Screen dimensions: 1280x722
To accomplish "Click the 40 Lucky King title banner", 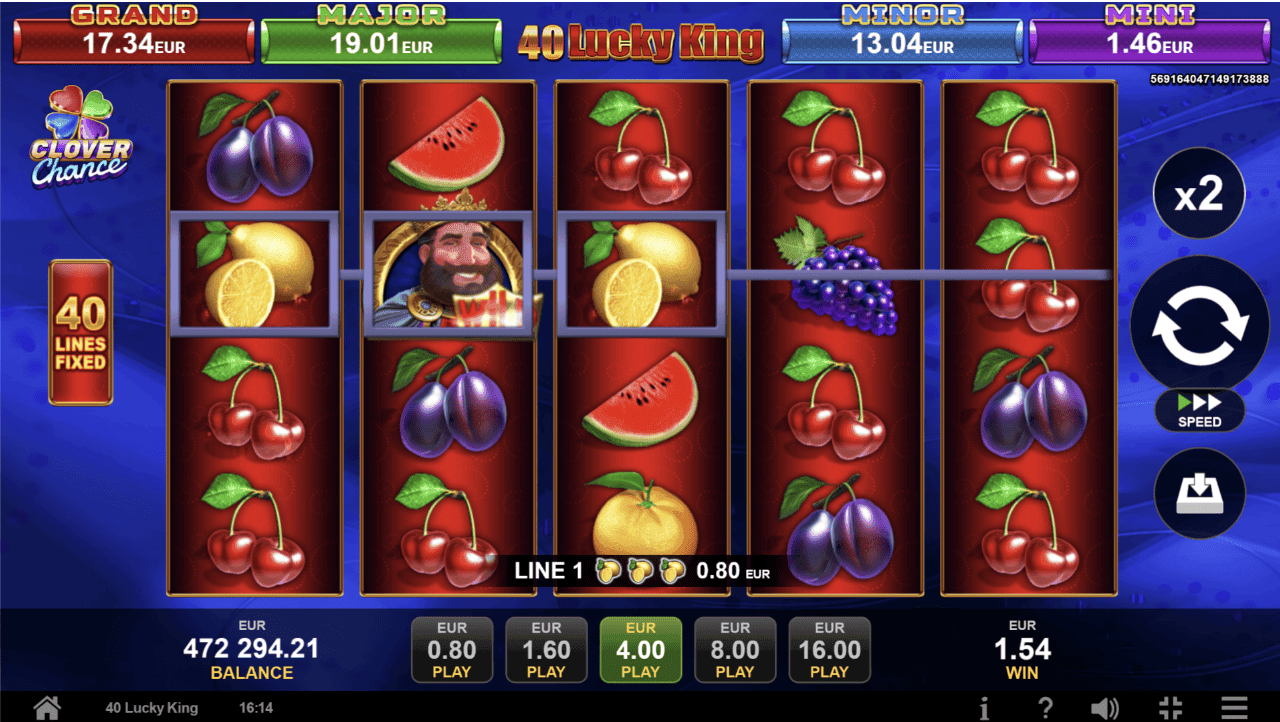I will pos(641,43).
